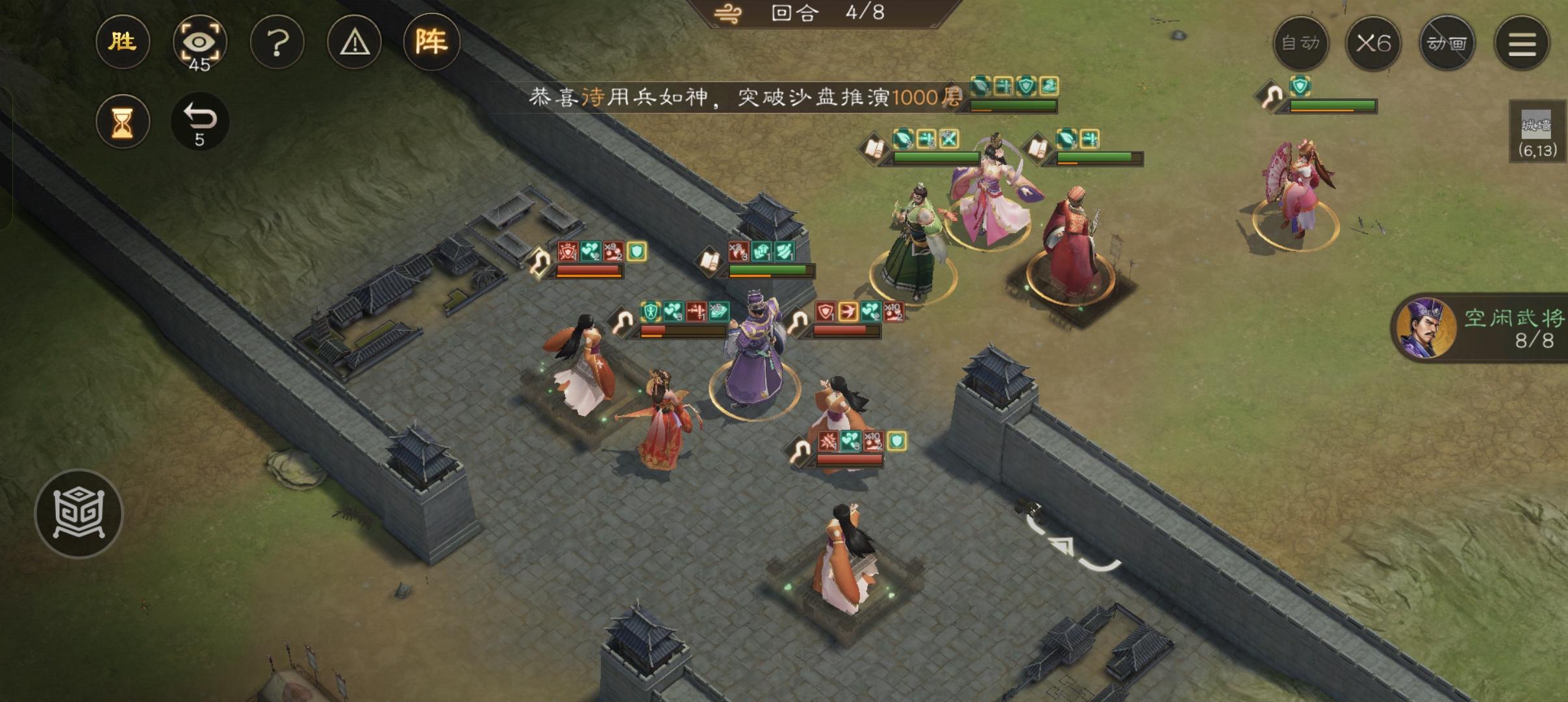
Task: Open the question mark help icon
Action: pyautogui.click(x=278, y=42)
